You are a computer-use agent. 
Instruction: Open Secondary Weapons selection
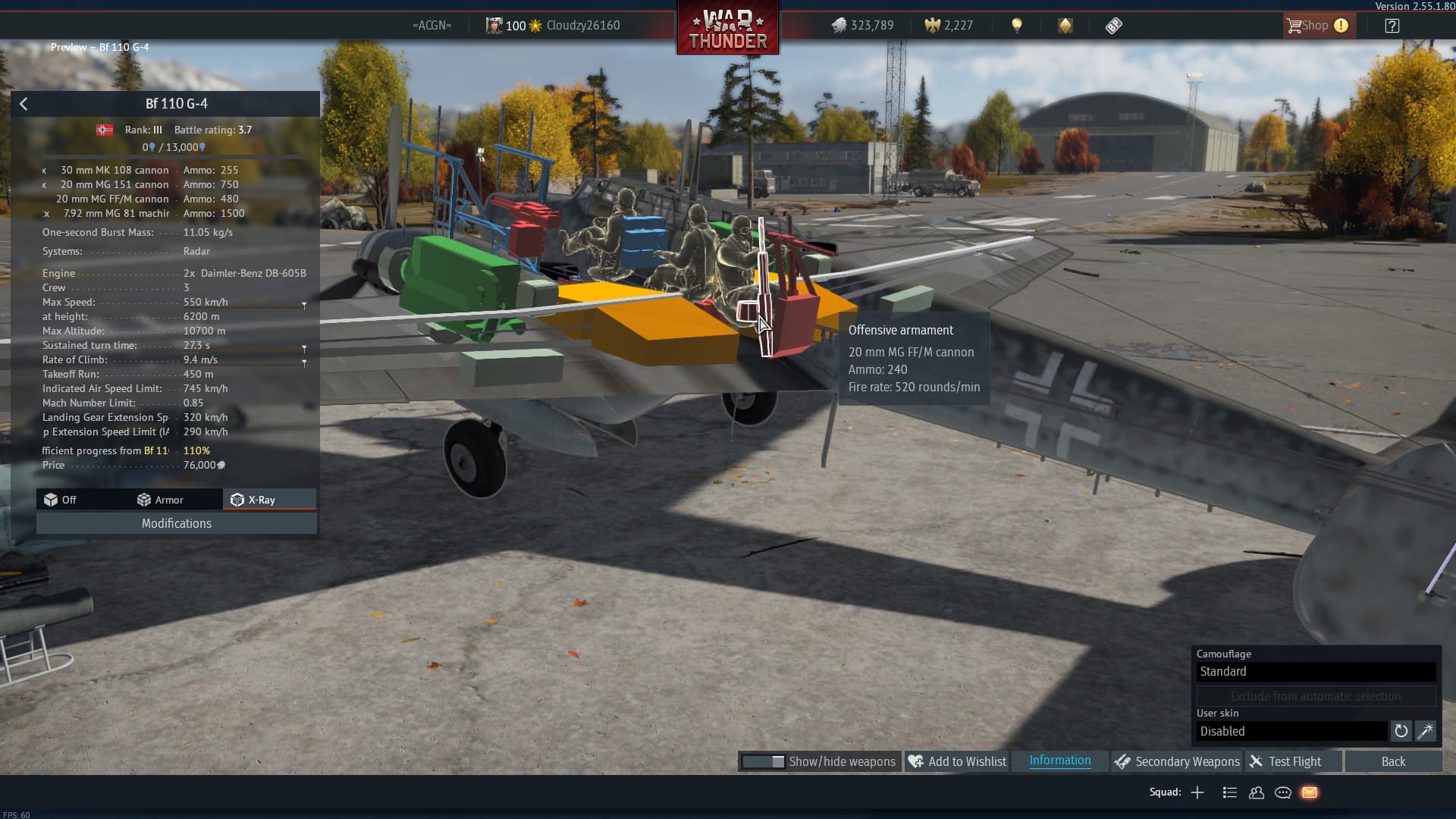(x=1176, y=761)
